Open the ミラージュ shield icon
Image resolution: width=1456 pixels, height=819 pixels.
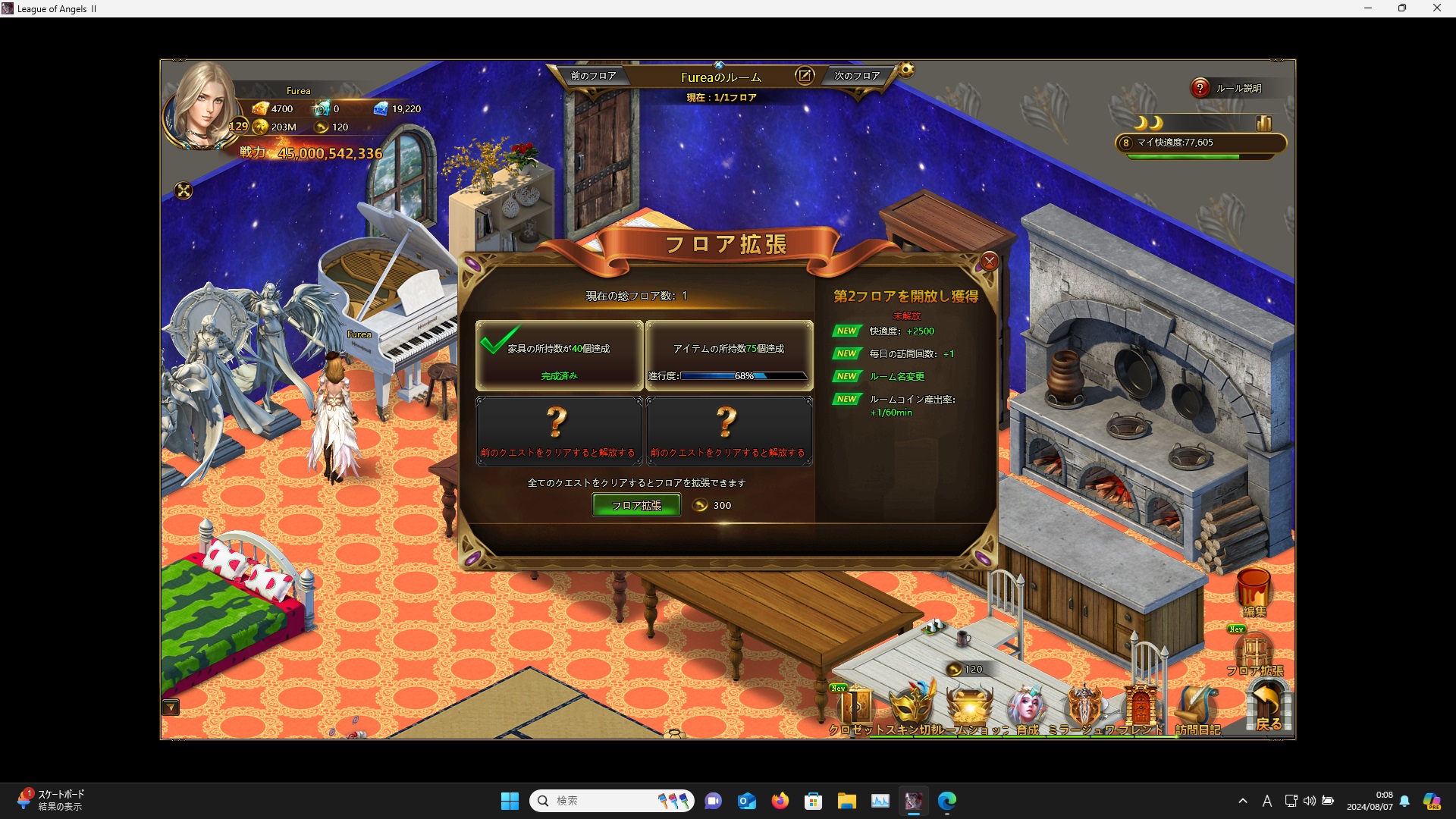click(1084, 708)
